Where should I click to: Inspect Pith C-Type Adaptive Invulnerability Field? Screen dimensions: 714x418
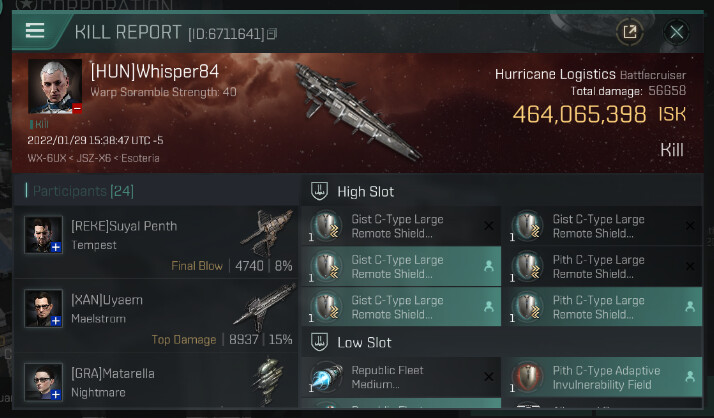[x=602, y=377]
